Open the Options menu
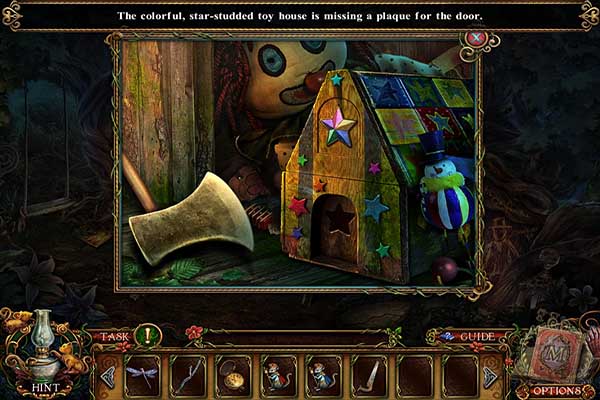This screenshot has height=400, width=600. click(555, 390)
